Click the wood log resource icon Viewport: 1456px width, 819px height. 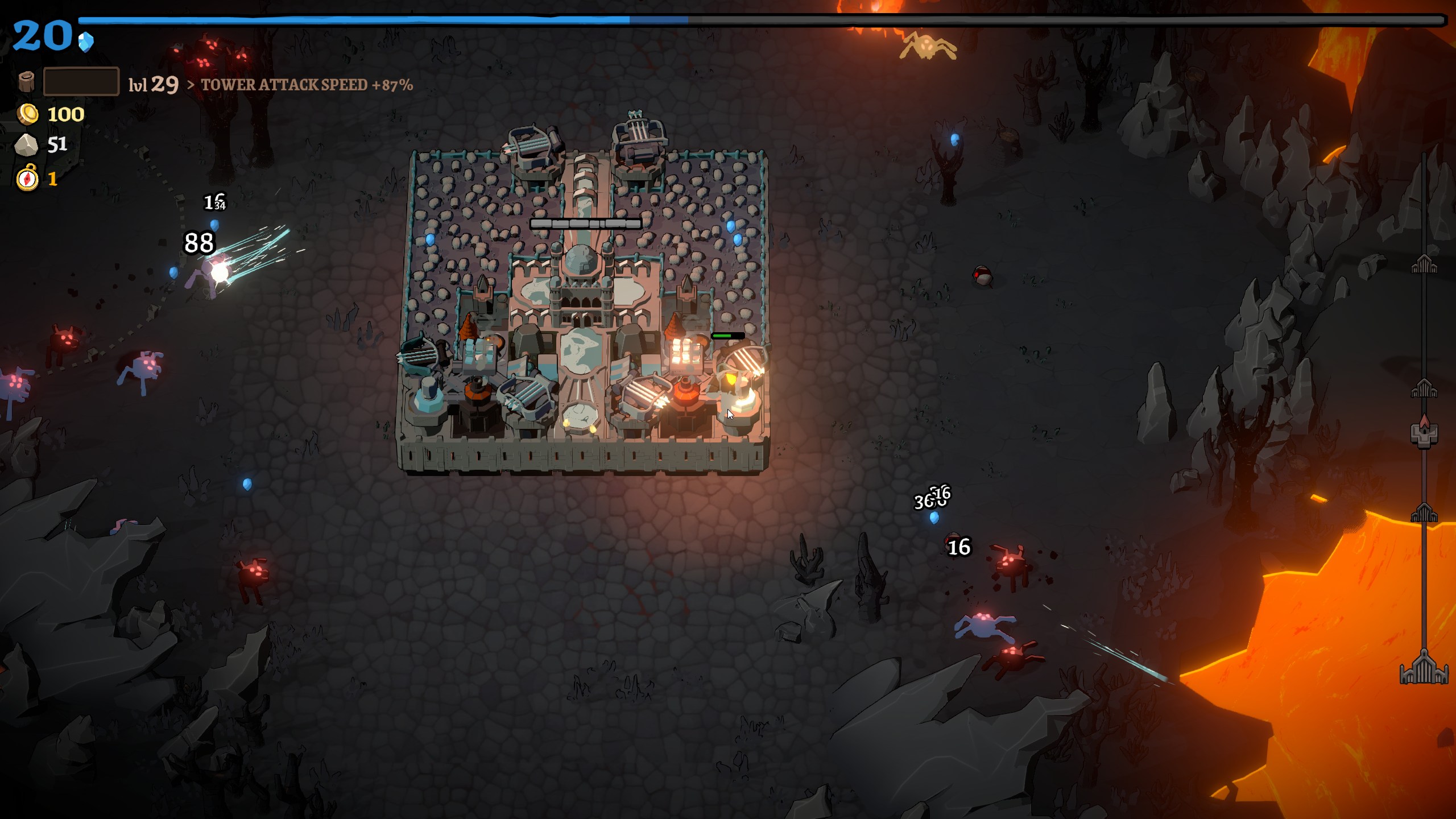(26, 82)
